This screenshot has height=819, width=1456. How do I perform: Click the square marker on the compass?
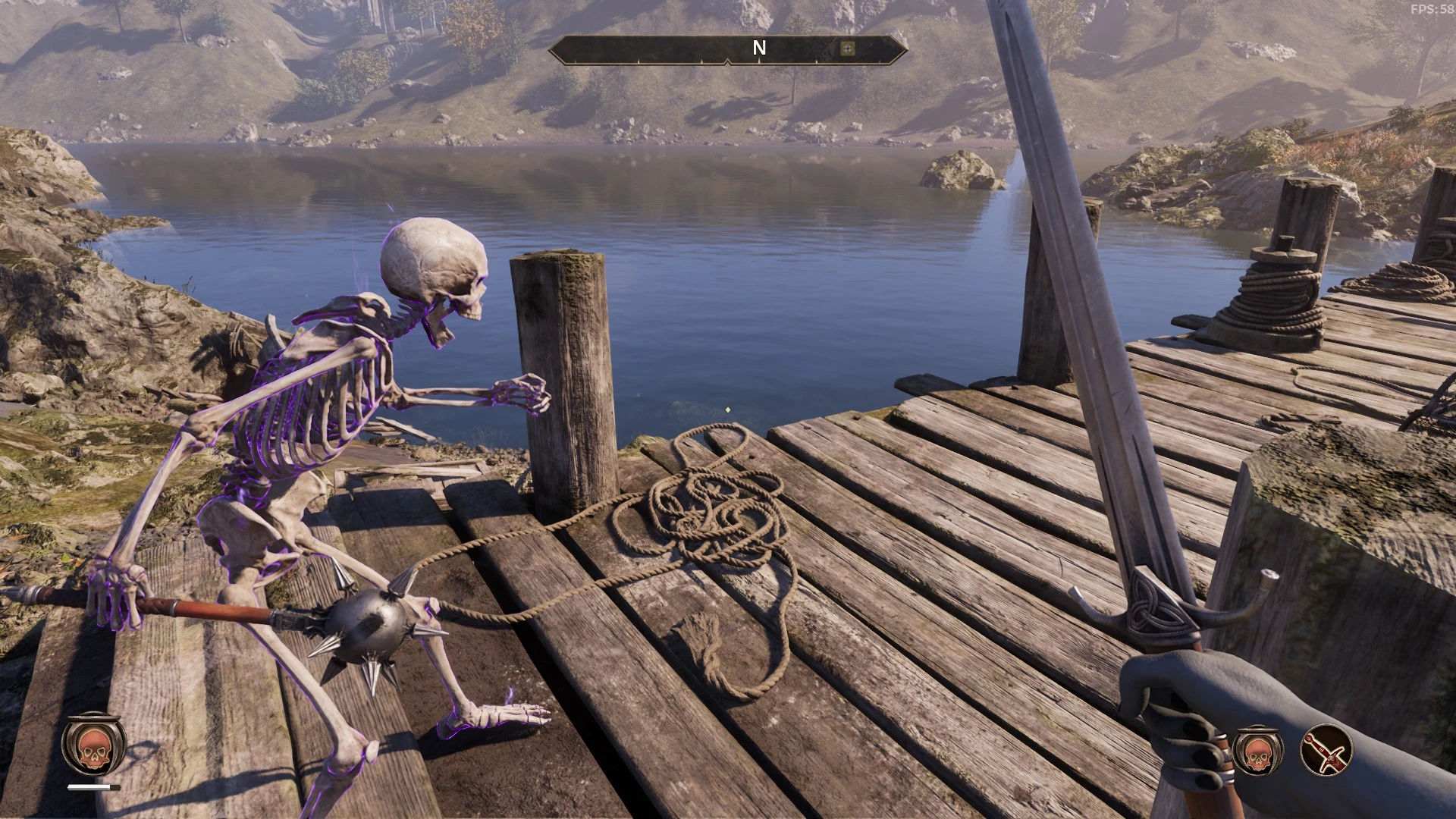tap(848, 49)
